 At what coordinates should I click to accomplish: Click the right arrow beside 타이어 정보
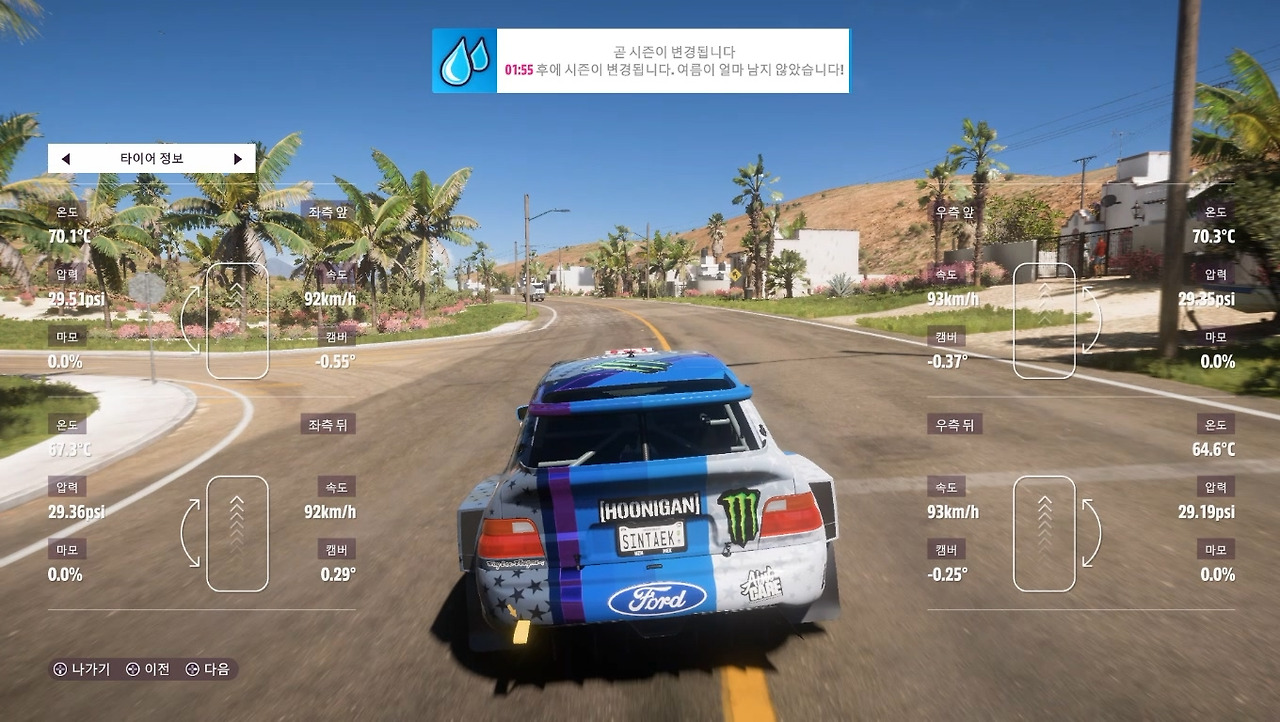tap(238, 159)
